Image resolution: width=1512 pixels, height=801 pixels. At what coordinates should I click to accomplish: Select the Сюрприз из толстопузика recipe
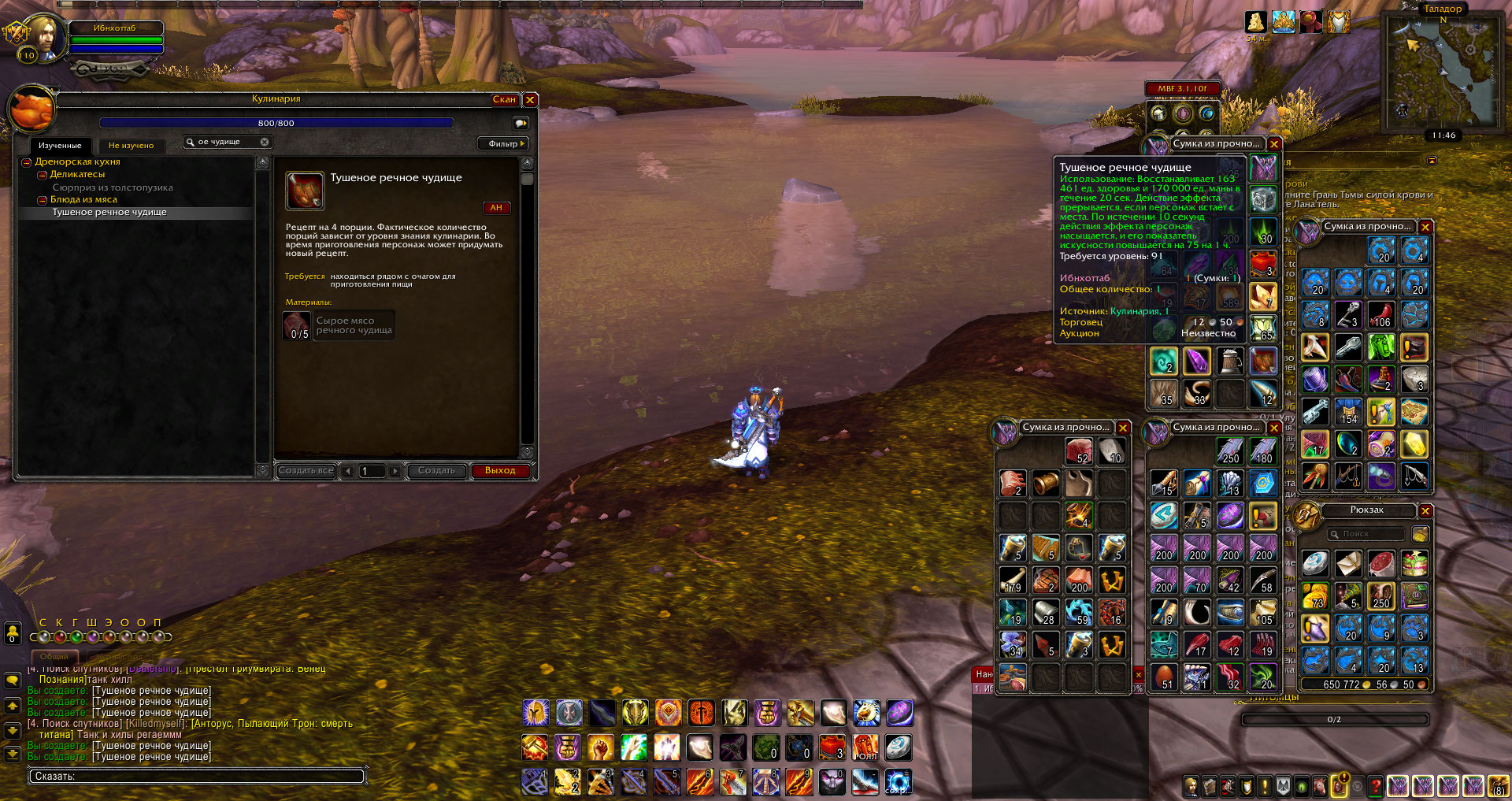[x=113, y=187]
